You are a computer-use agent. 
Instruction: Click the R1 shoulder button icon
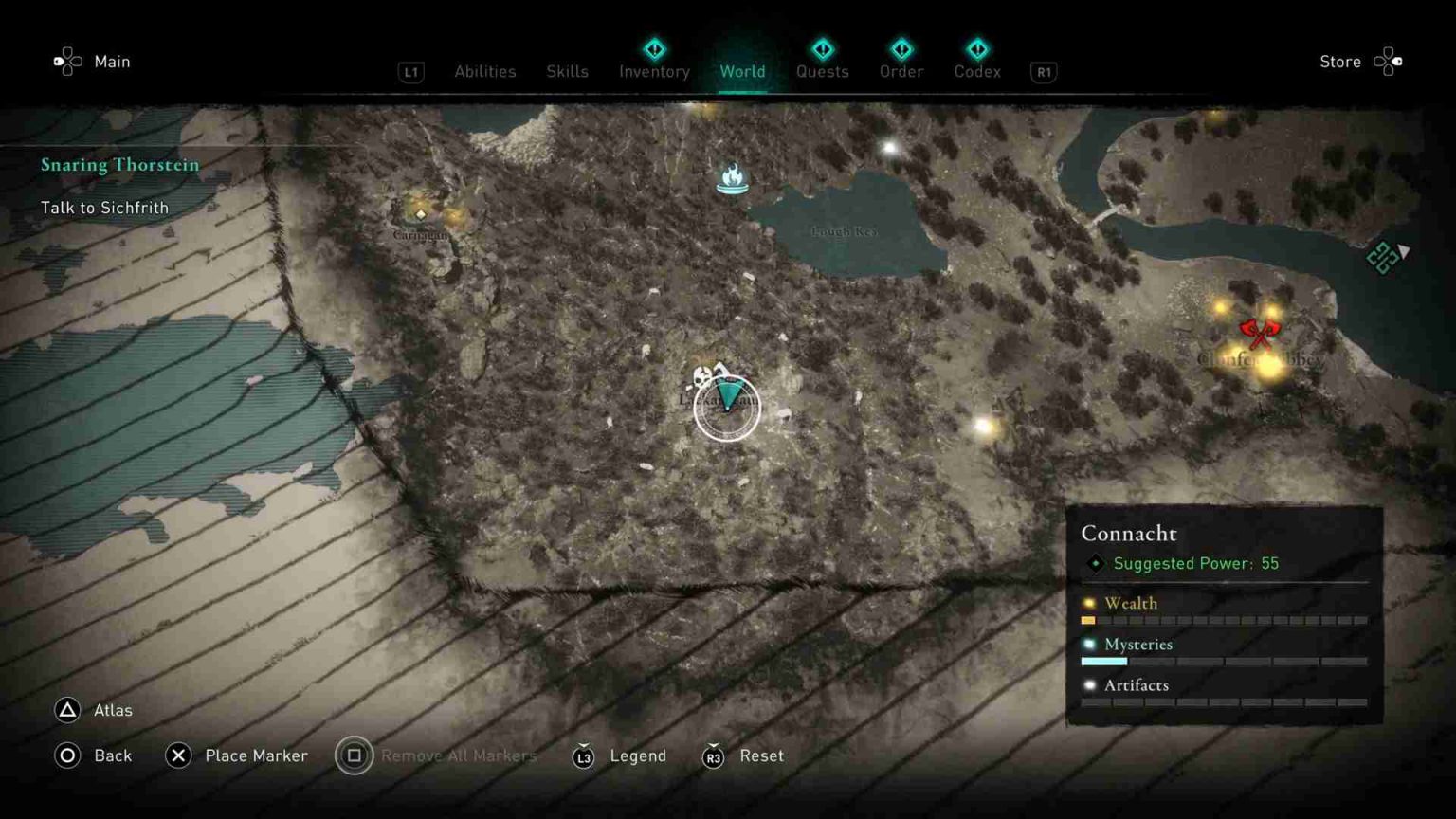[1044, 72]
